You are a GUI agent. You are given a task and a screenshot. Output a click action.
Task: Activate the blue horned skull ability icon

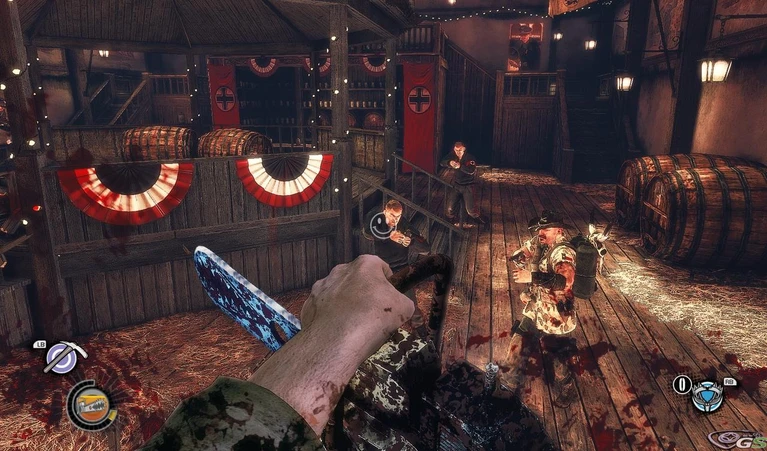[709, 396]
